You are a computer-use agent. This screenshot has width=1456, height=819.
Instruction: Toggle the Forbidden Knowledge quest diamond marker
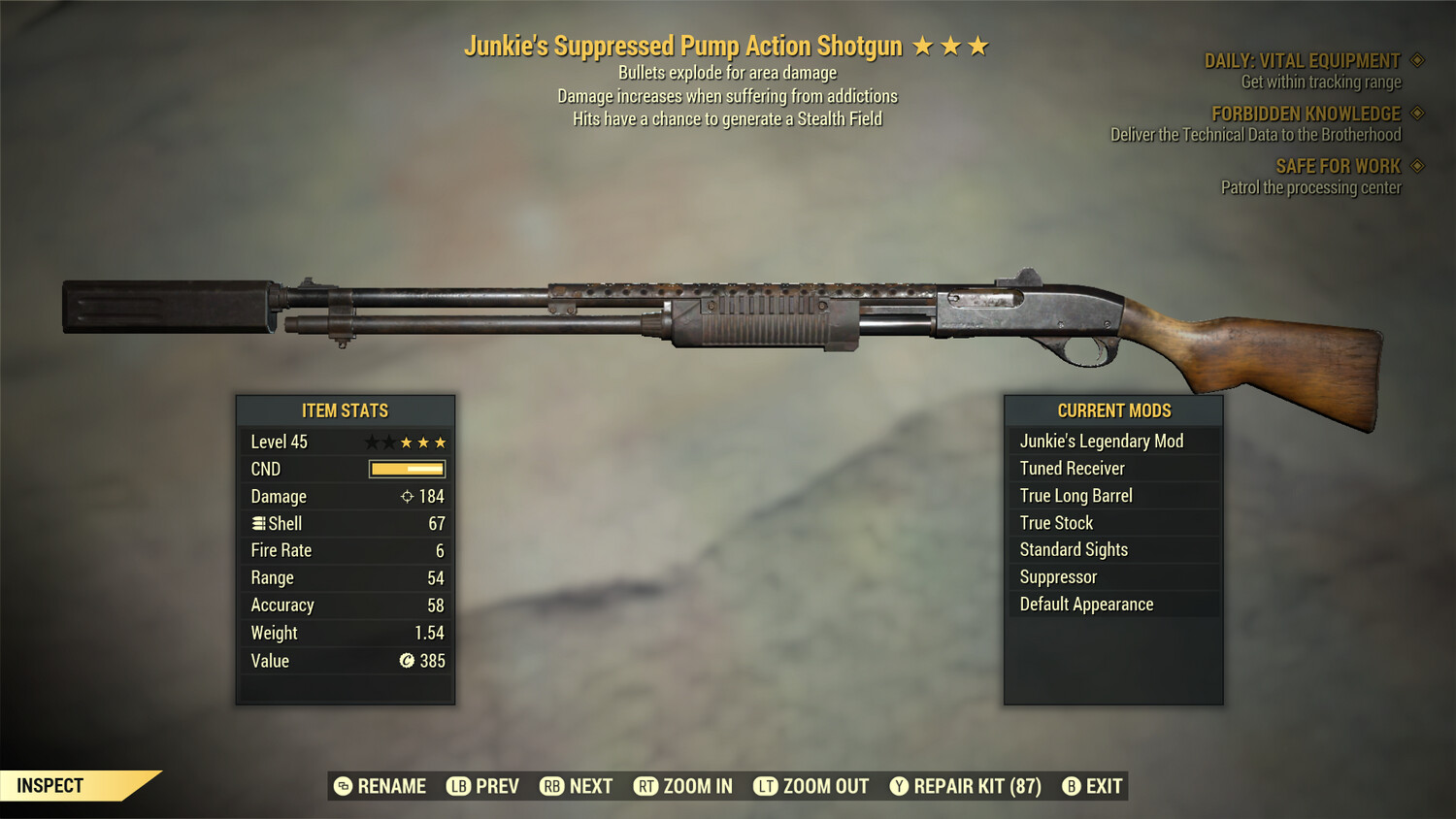point(1415,113)
